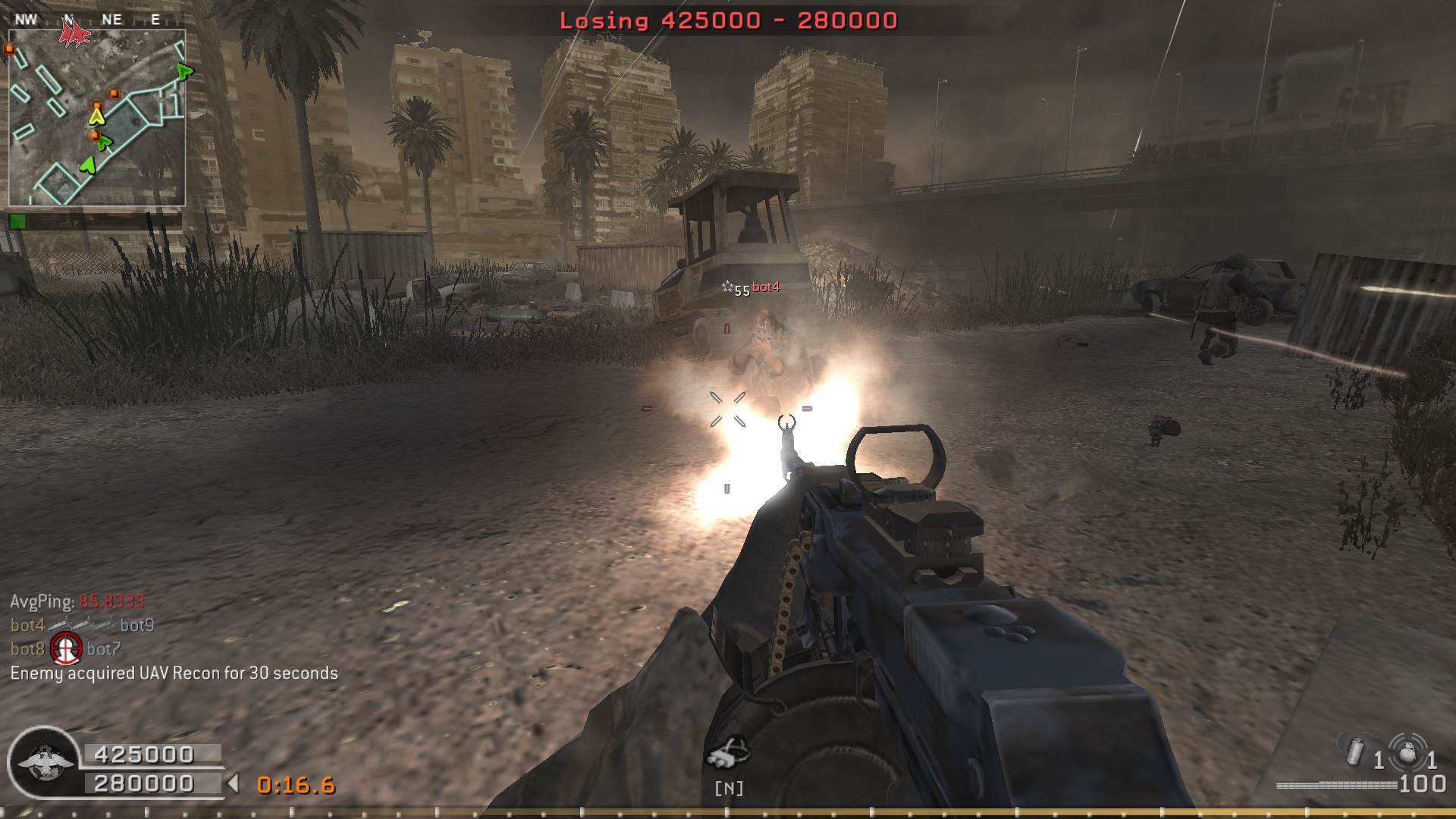
Task: Select the yellow player arrow on minimap
Action: (x=96, y=116)
